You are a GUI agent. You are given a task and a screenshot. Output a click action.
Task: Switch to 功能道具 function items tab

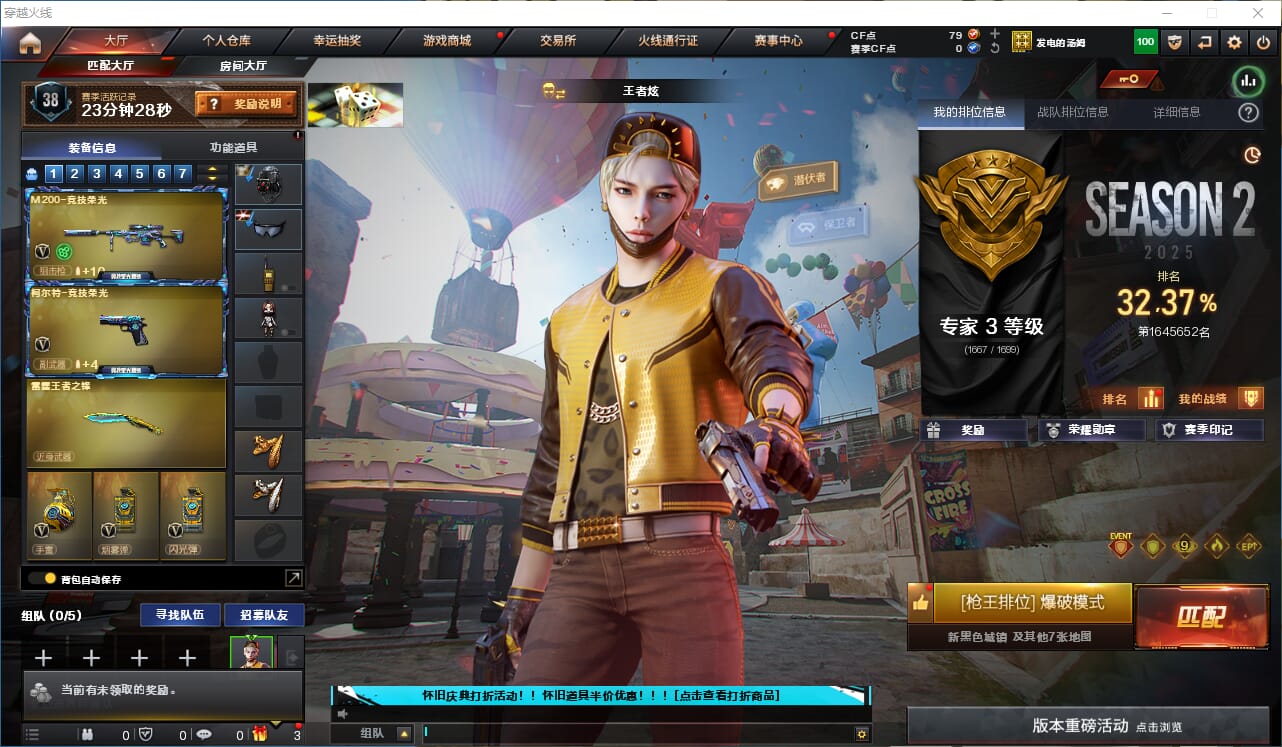coord(232,147)
